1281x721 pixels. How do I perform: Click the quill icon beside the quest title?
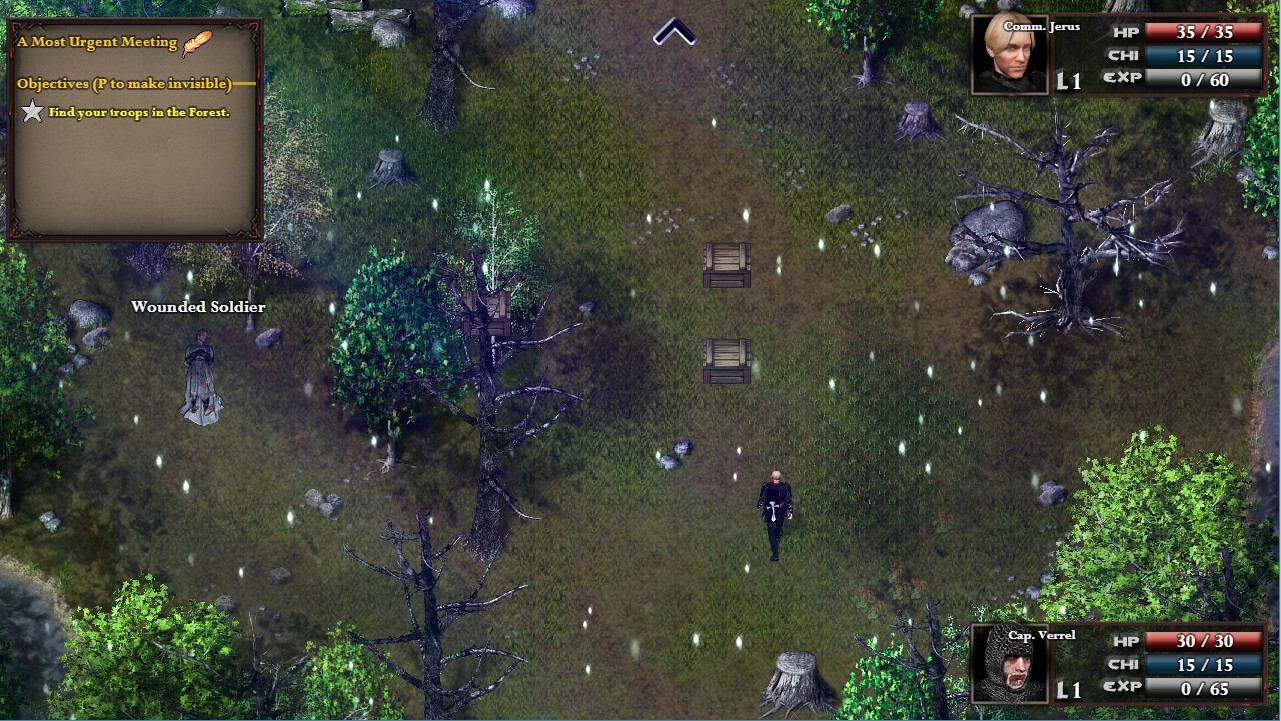coord(194,42)
